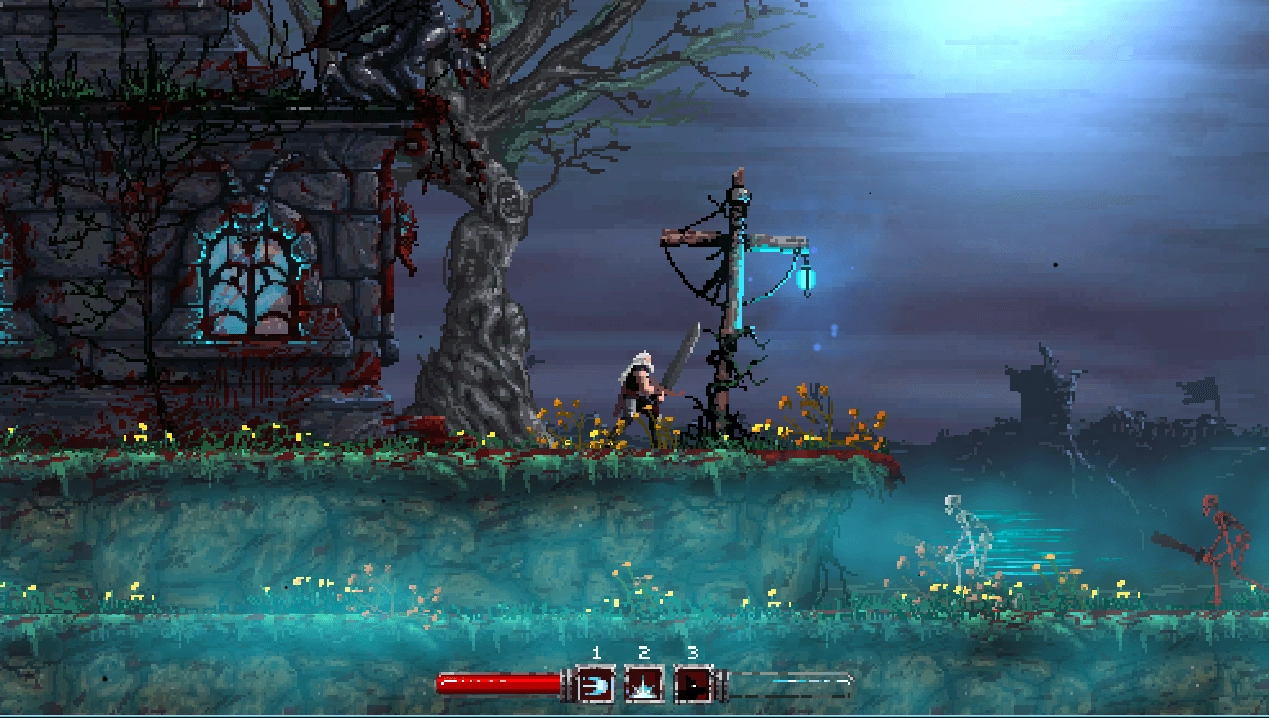This screenshot has height=718, width=1269.
Task: Trigger the dark shadow ability in slot 3
Action: click(692, 685)
